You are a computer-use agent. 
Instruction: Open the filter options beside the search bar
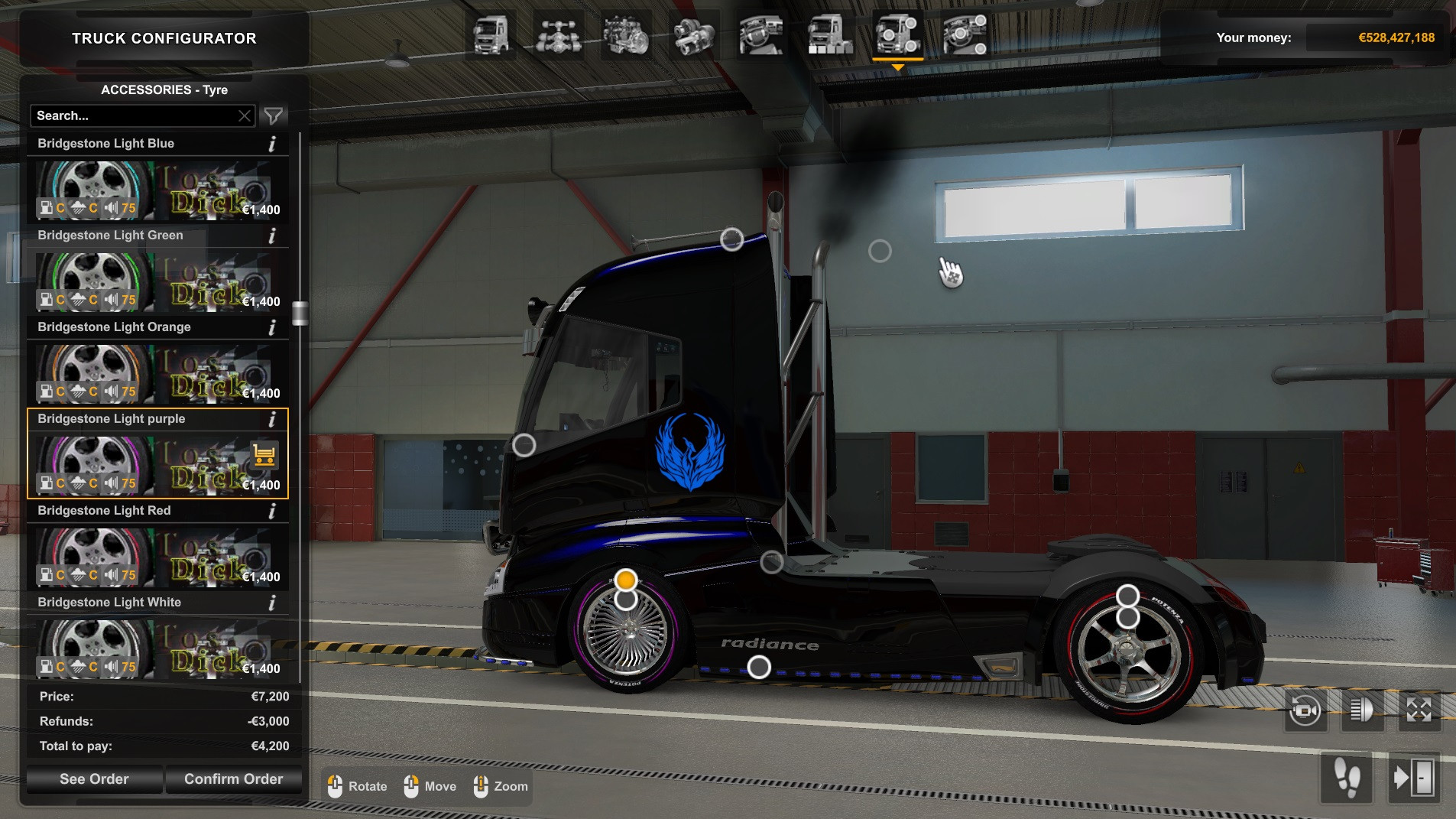[x=273, y=115]
